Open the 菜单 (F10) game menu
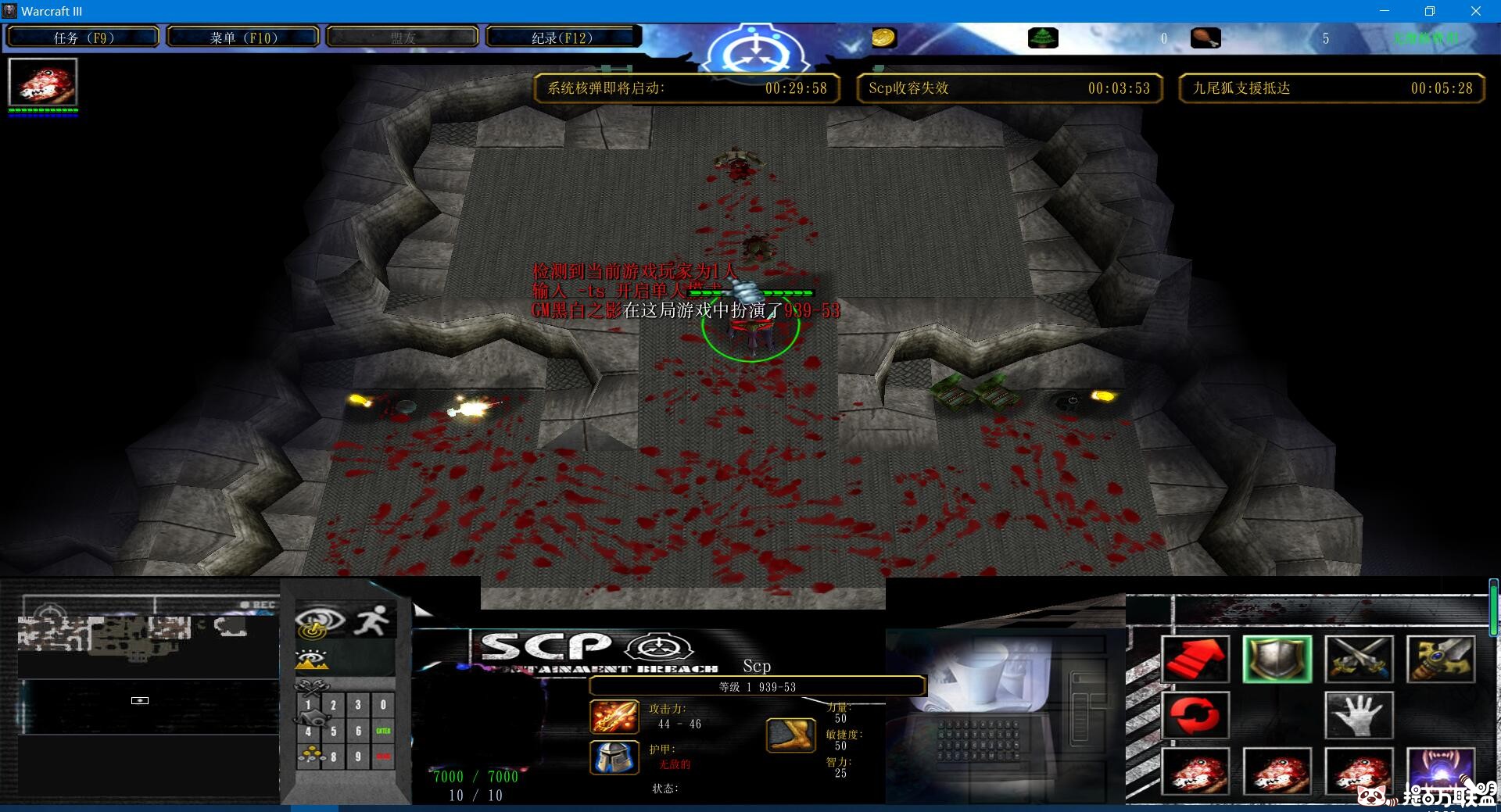1501x812 pixels. click(x=243, y=38)
